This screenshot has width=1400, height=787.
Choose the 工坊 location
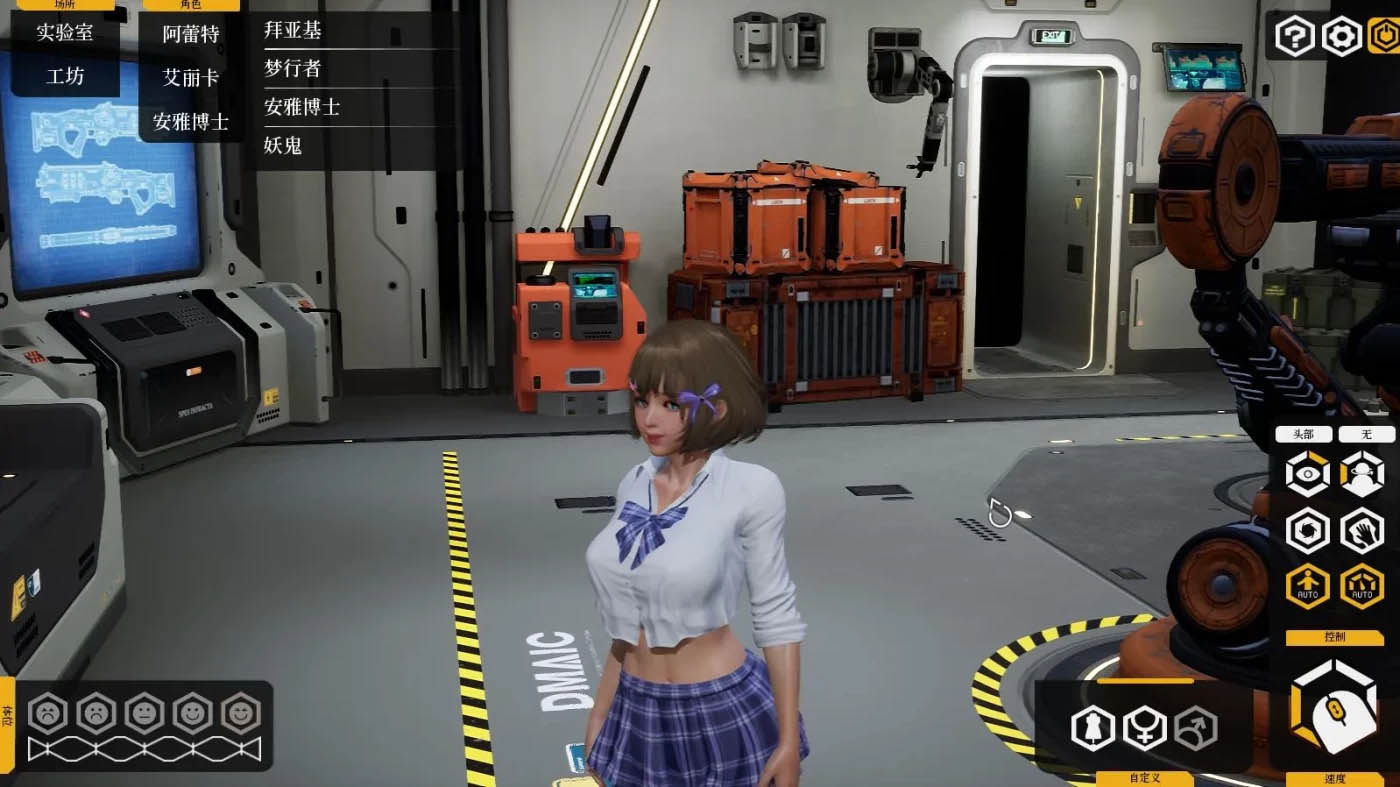(x=65, y=76)
